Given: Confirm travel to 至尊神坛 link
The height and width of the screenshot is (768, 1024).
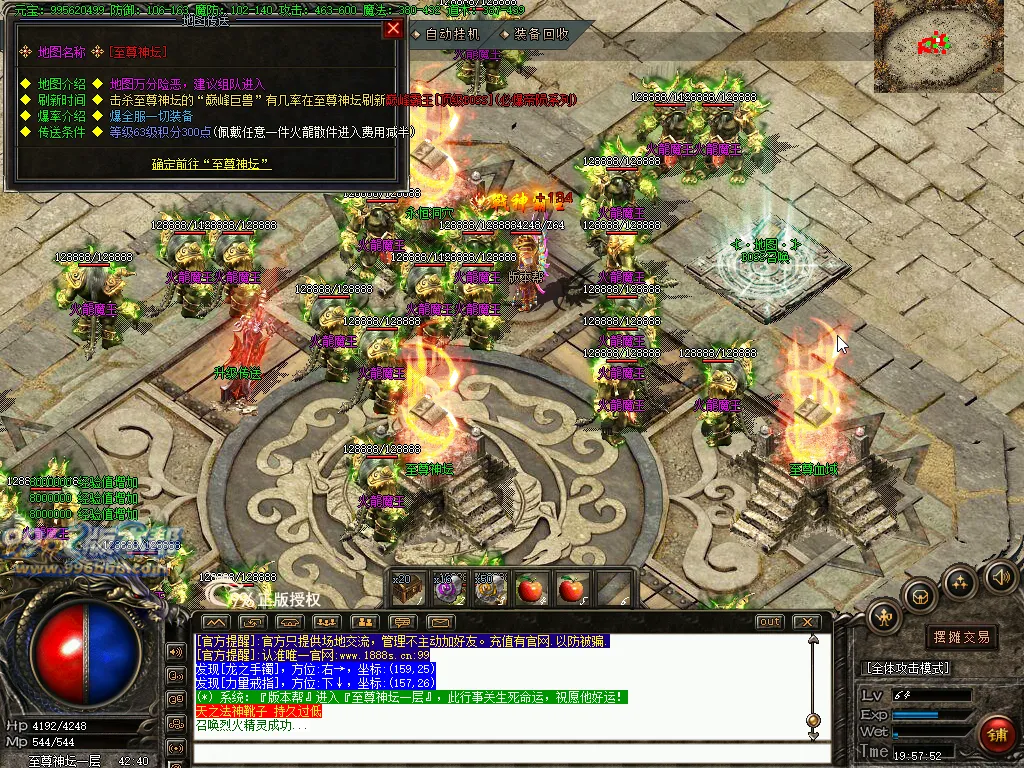Looking at the screenshot, I should pos(211,163).
